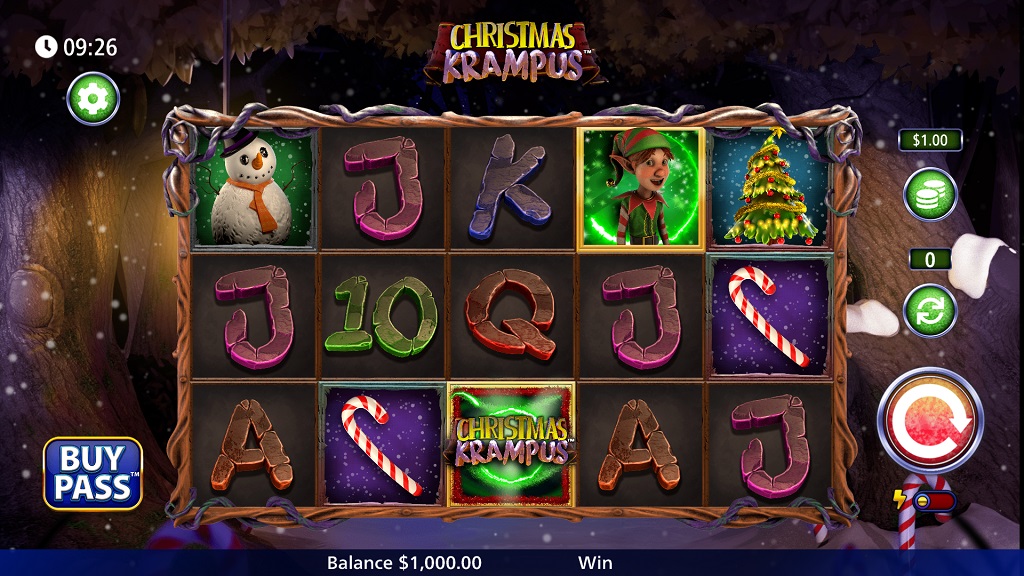Screen dimensions: 1024x576
Task: Open the green gear settings menu
Action: point(93,99)
